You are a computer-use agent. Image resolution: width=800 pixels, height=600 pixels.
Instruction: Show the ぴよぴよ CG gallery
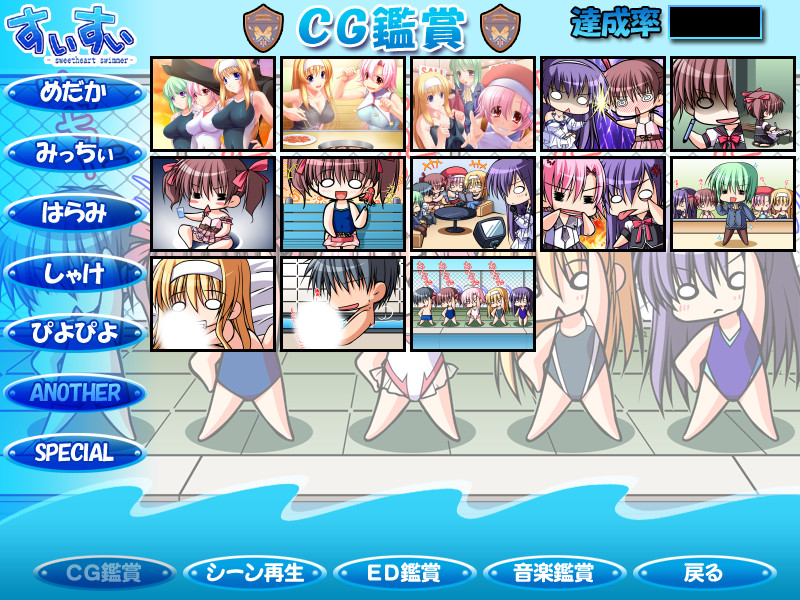(x=75, y=332)
